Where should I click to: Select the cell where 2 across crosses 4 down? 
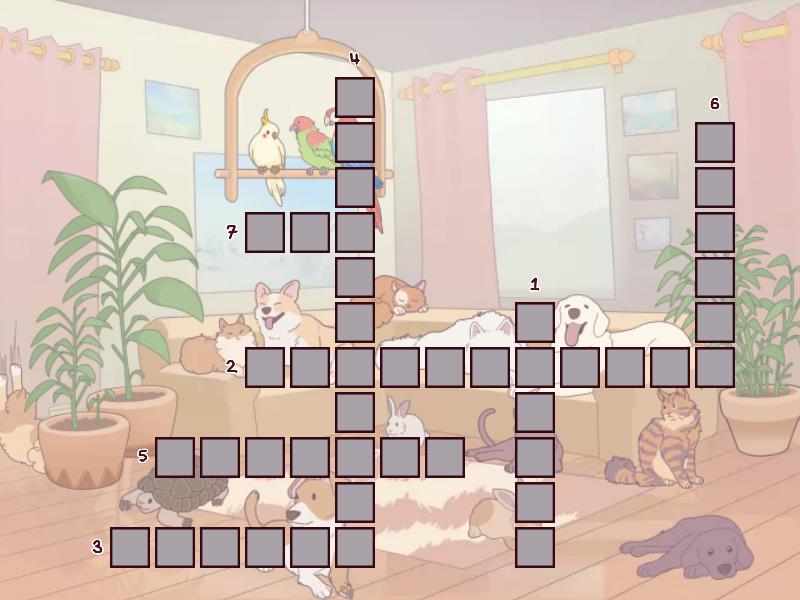[x=355, y=367]
